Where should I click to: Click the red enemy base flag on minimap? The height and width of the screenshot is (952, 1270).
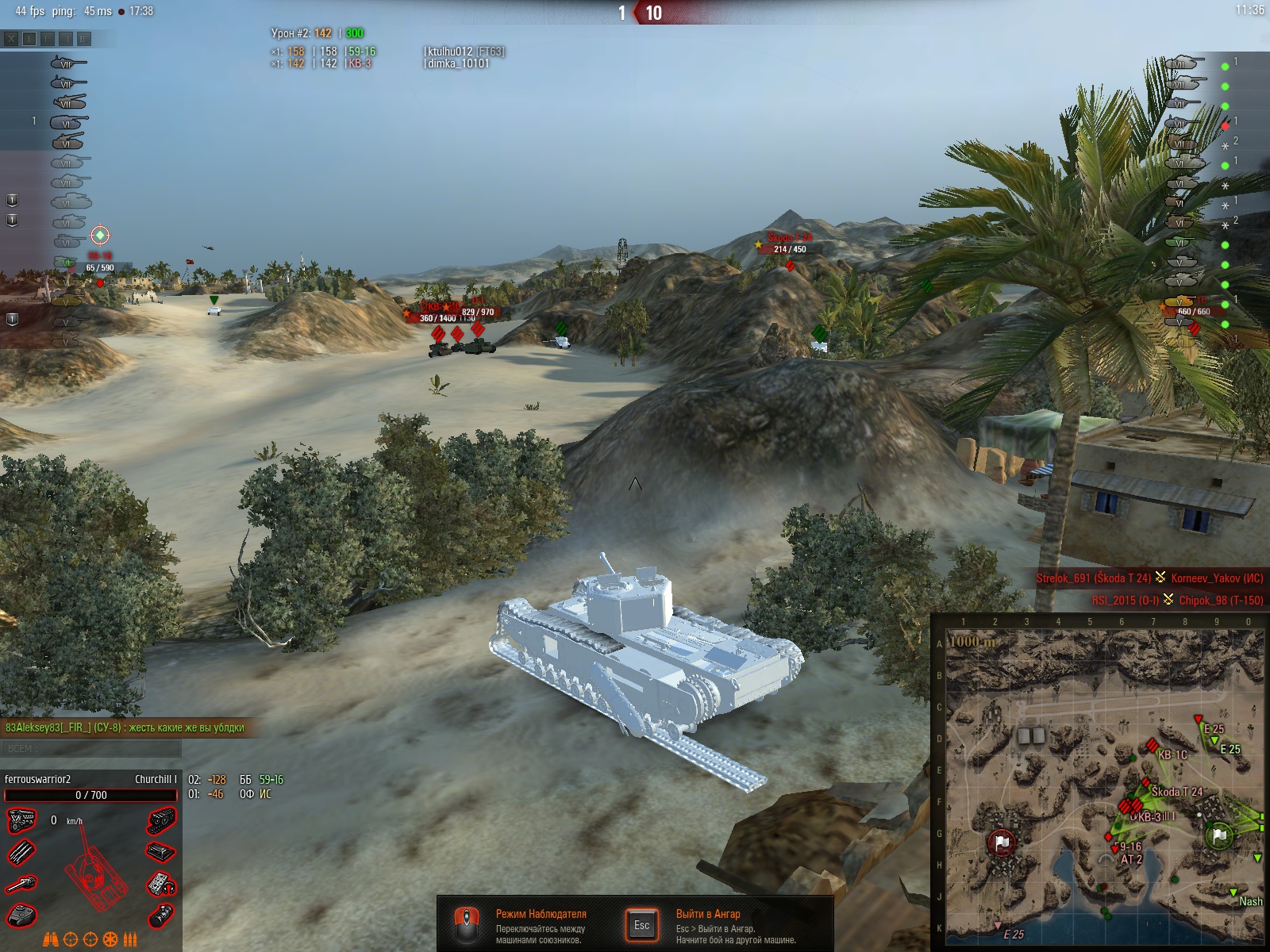(1002, 843)
